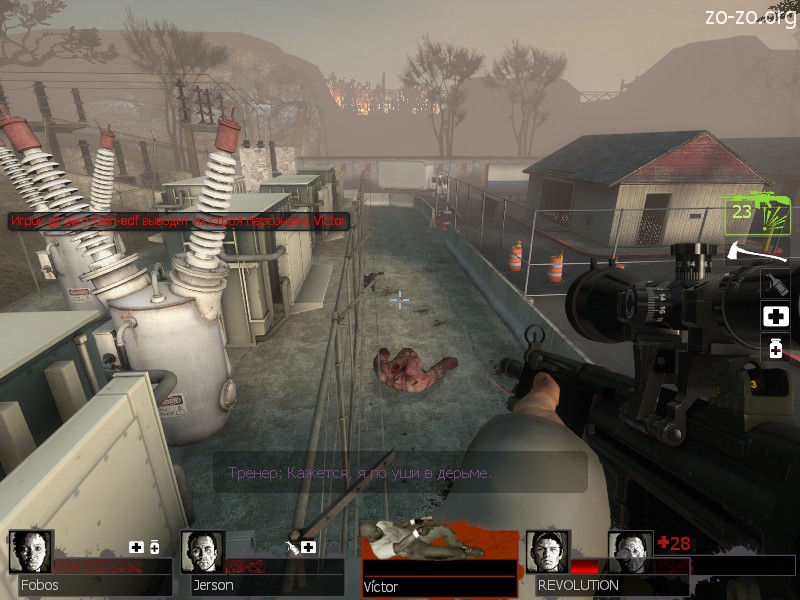Select the sniper rifle primary weapon slot
800x600 pixels.
[x=756, y=214]
